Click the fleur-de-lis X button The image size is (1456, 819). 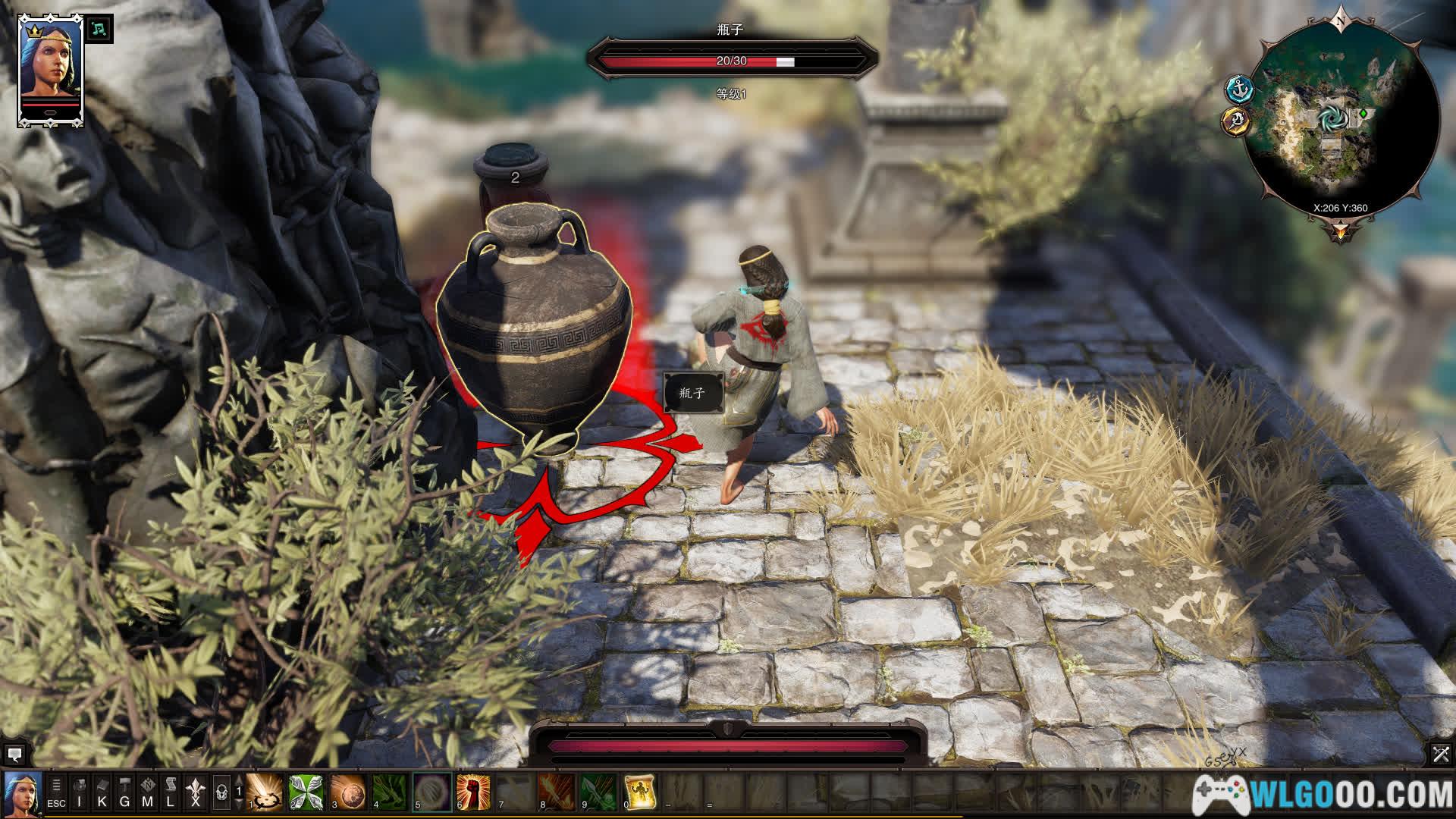pyautogui.click(x=196, y=792)
